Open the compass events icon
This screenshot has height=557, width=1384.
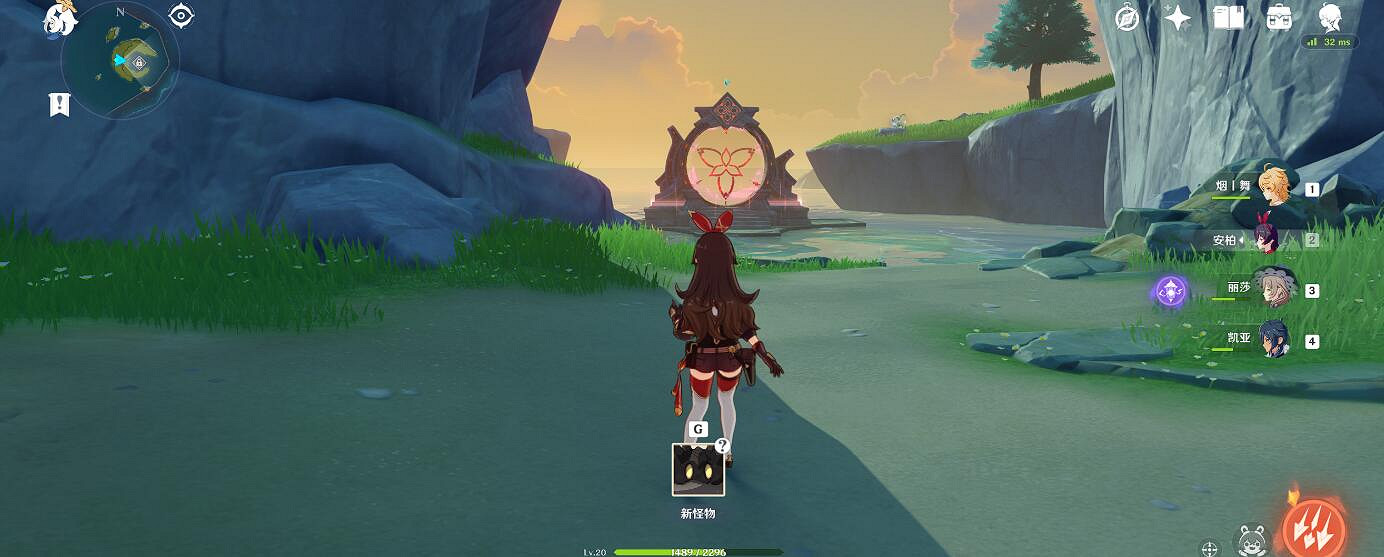click(x=1128, y=18)
